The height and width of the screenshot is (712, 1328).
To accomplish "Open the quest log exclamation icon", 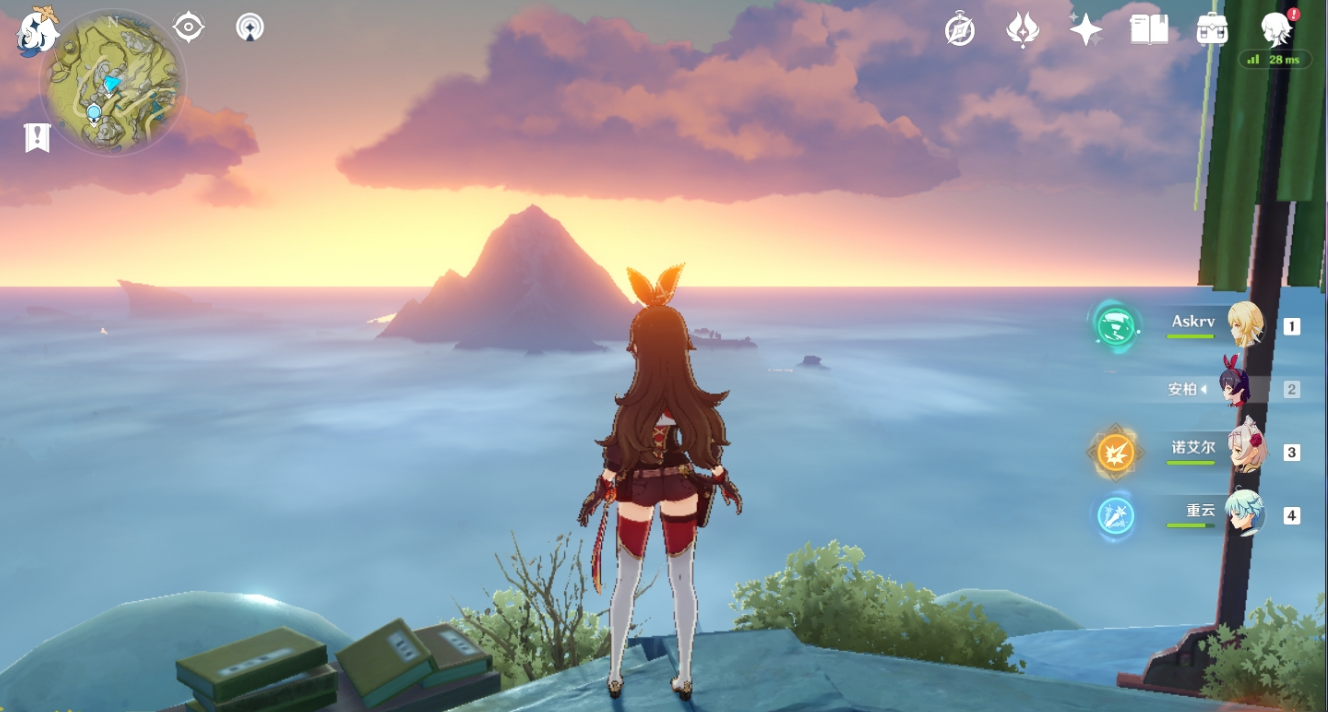I will pyautogui.click(x=37, y=138).
